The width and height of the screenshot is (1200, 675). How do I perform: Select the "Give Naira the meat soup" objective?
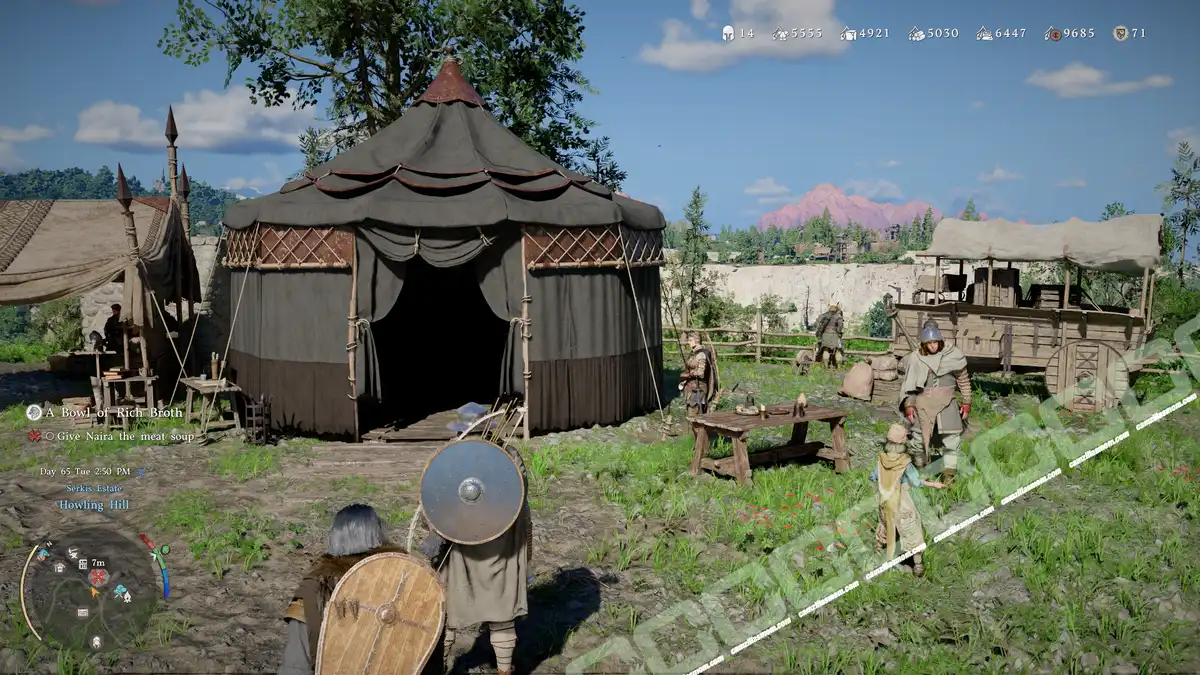(x=110, y=436)
